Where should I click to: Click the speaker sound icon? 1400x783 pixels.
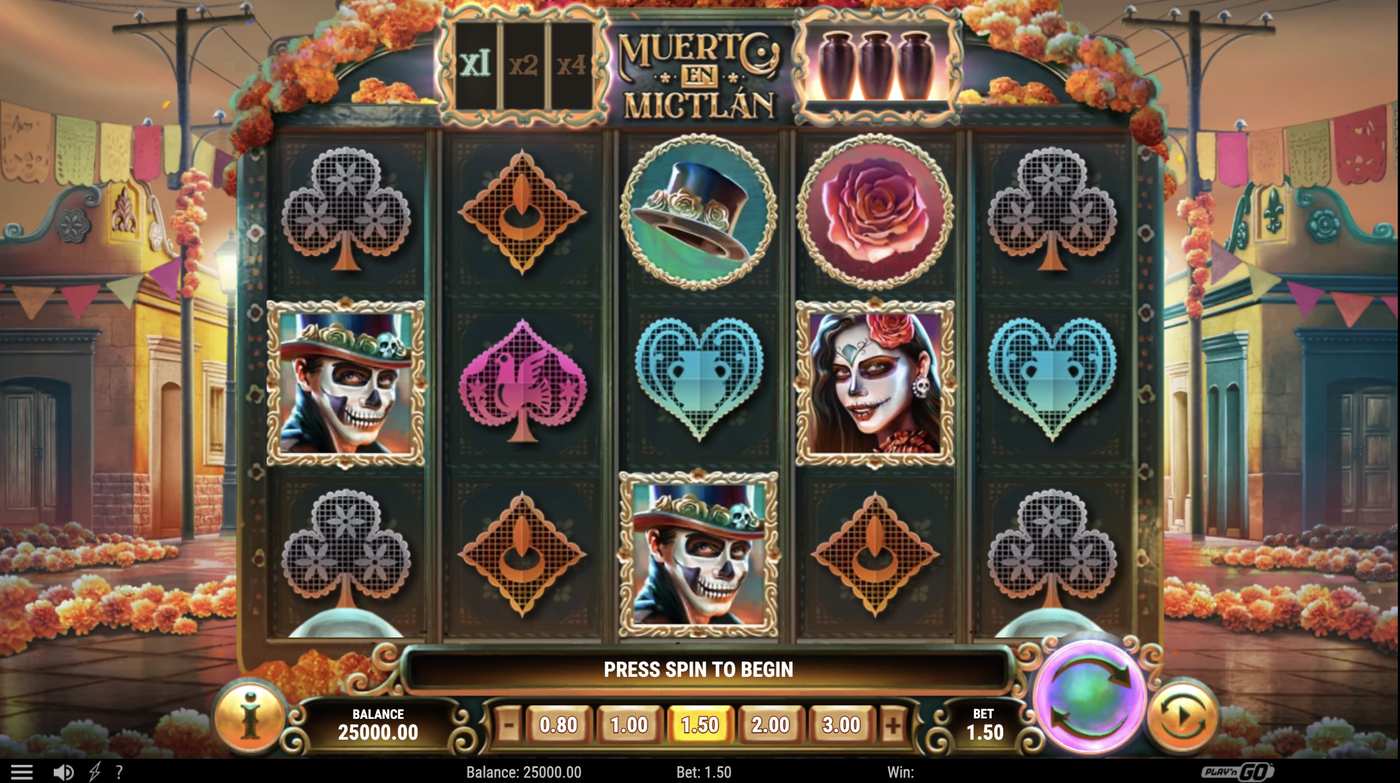click(62, 771)
